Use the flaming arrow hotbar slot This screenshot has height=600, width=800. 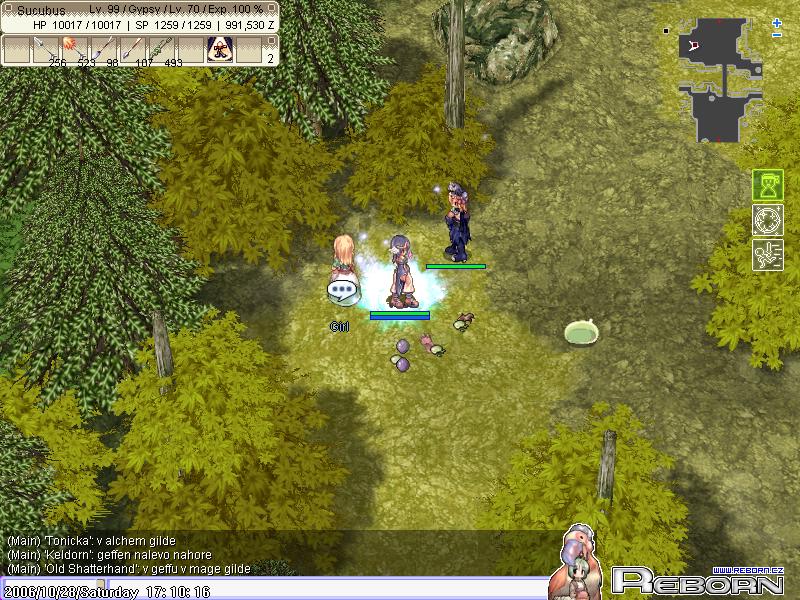74,49
